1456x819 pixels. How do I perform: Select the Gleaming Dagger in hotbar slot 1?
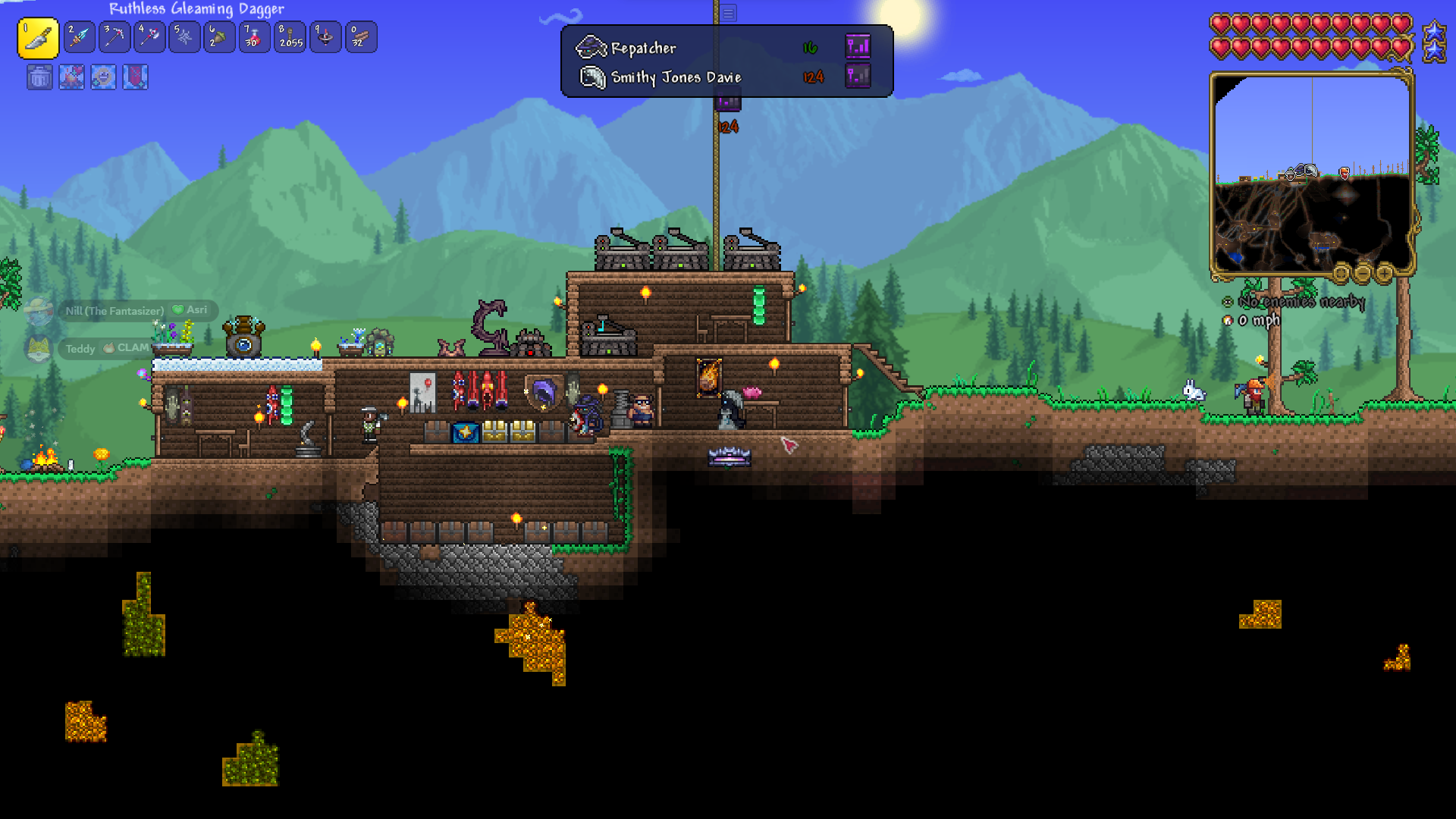pos(38,38)
